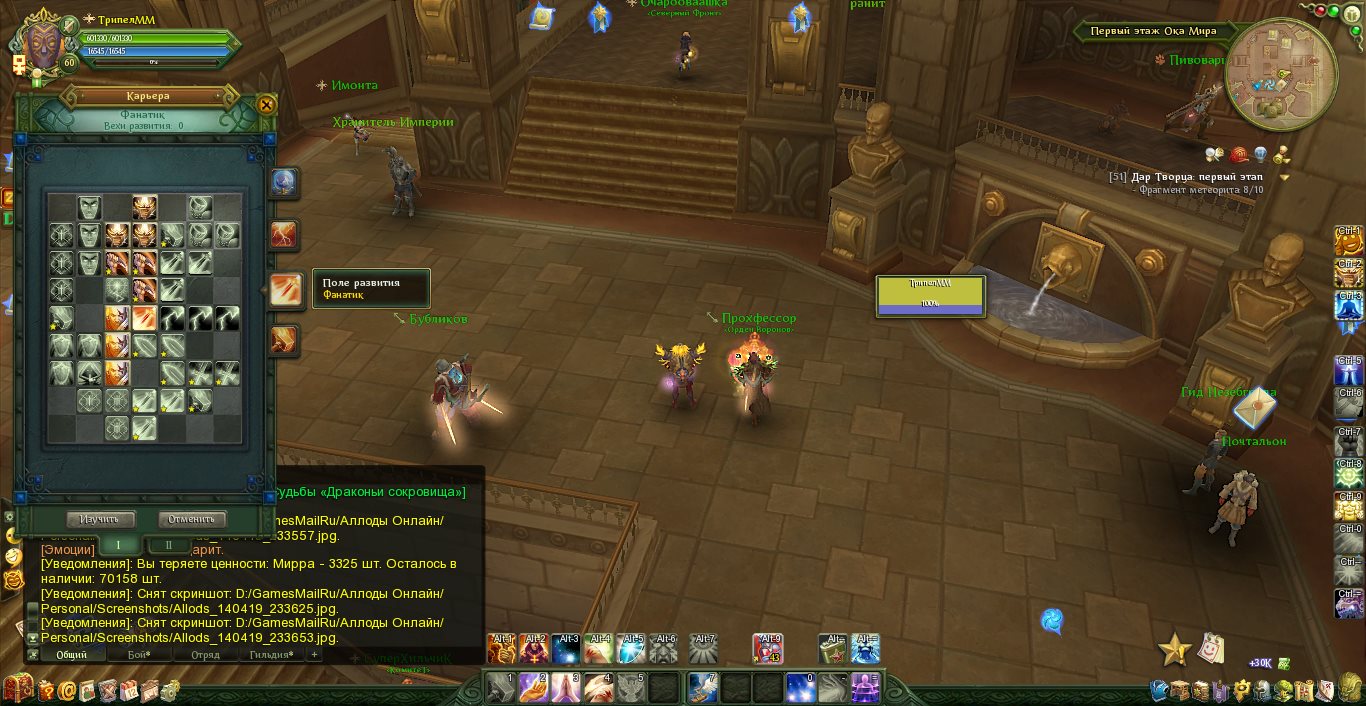The height and width of the screenshot is (706, 1366).
Task: Click the Отменить button
Action: [192, 519]
